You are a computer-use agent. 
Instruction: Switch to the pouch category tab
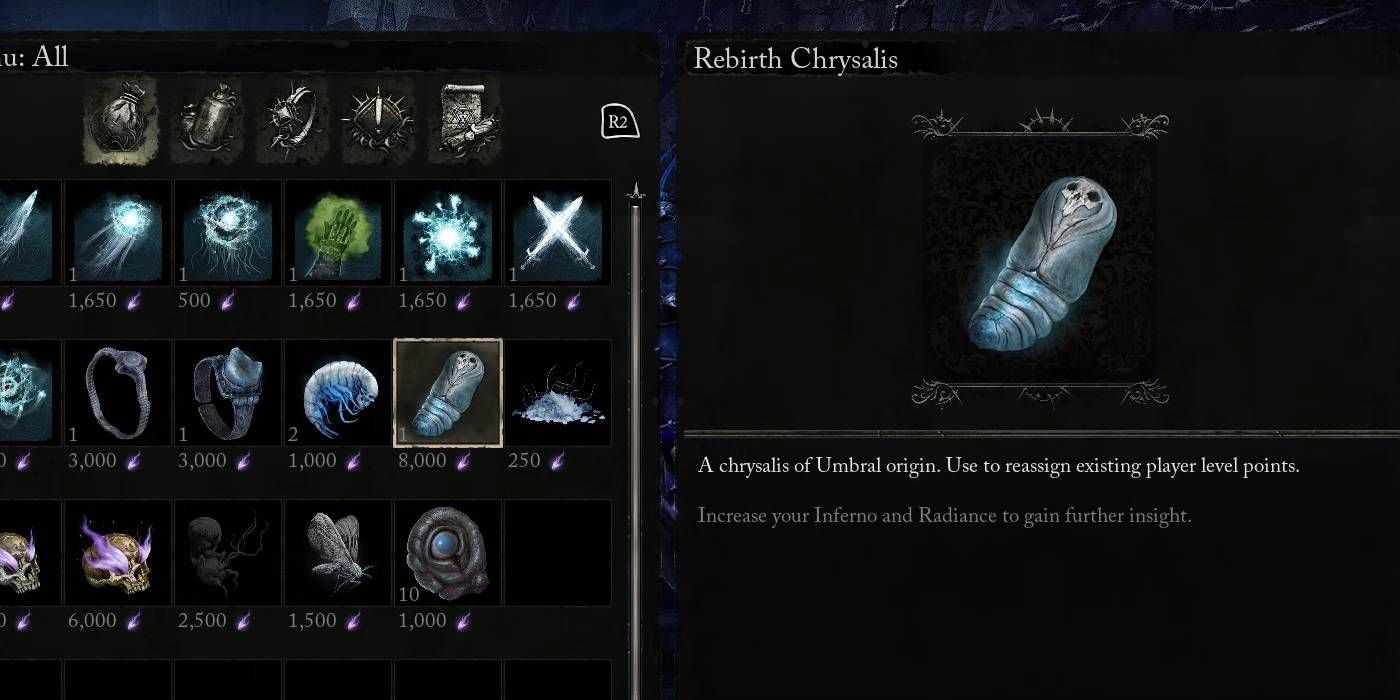click(x=119, y=122)
